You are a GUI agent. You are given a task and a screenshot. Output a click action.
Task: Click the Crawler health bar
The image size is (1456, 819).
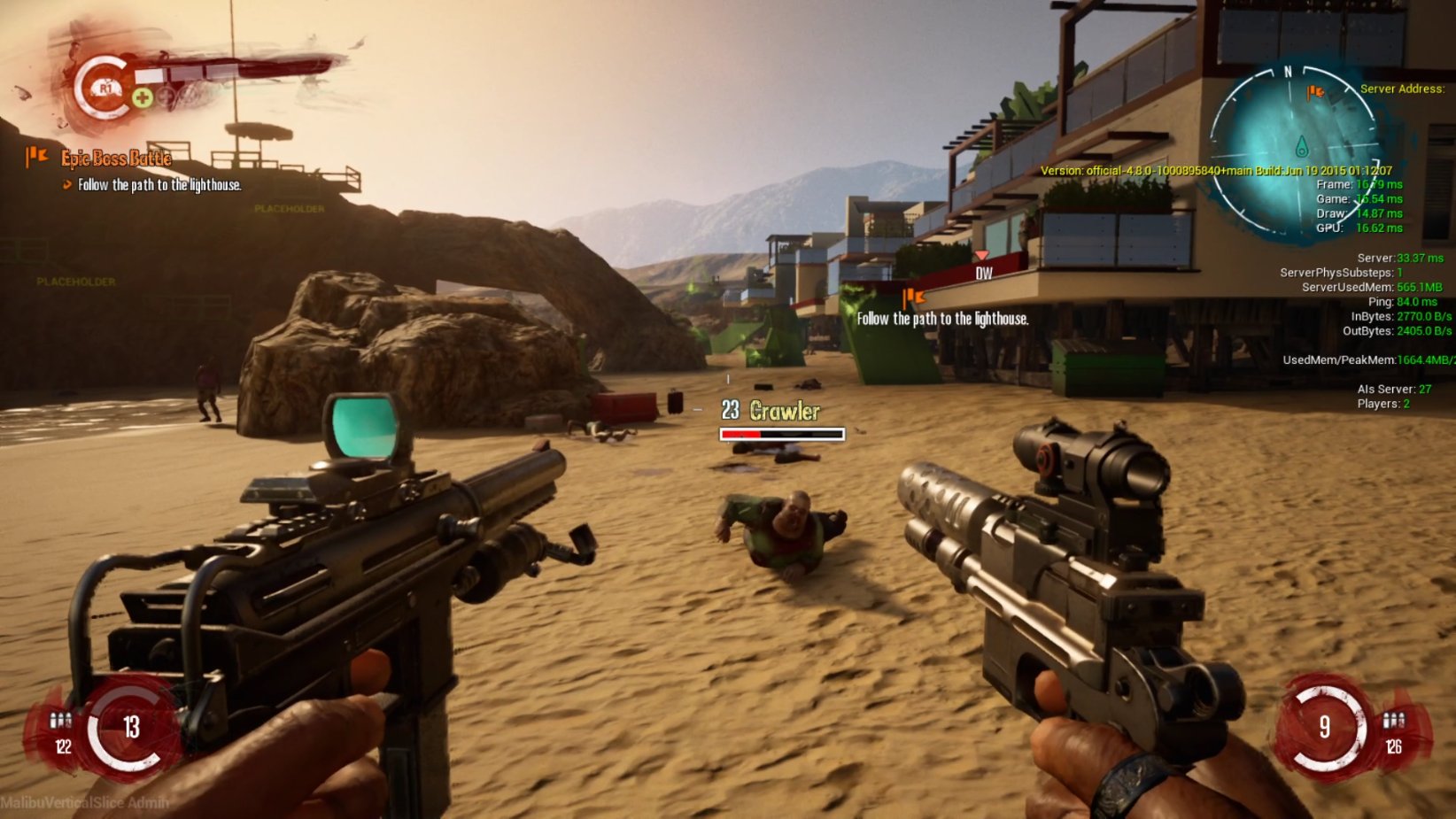point(782,434)
